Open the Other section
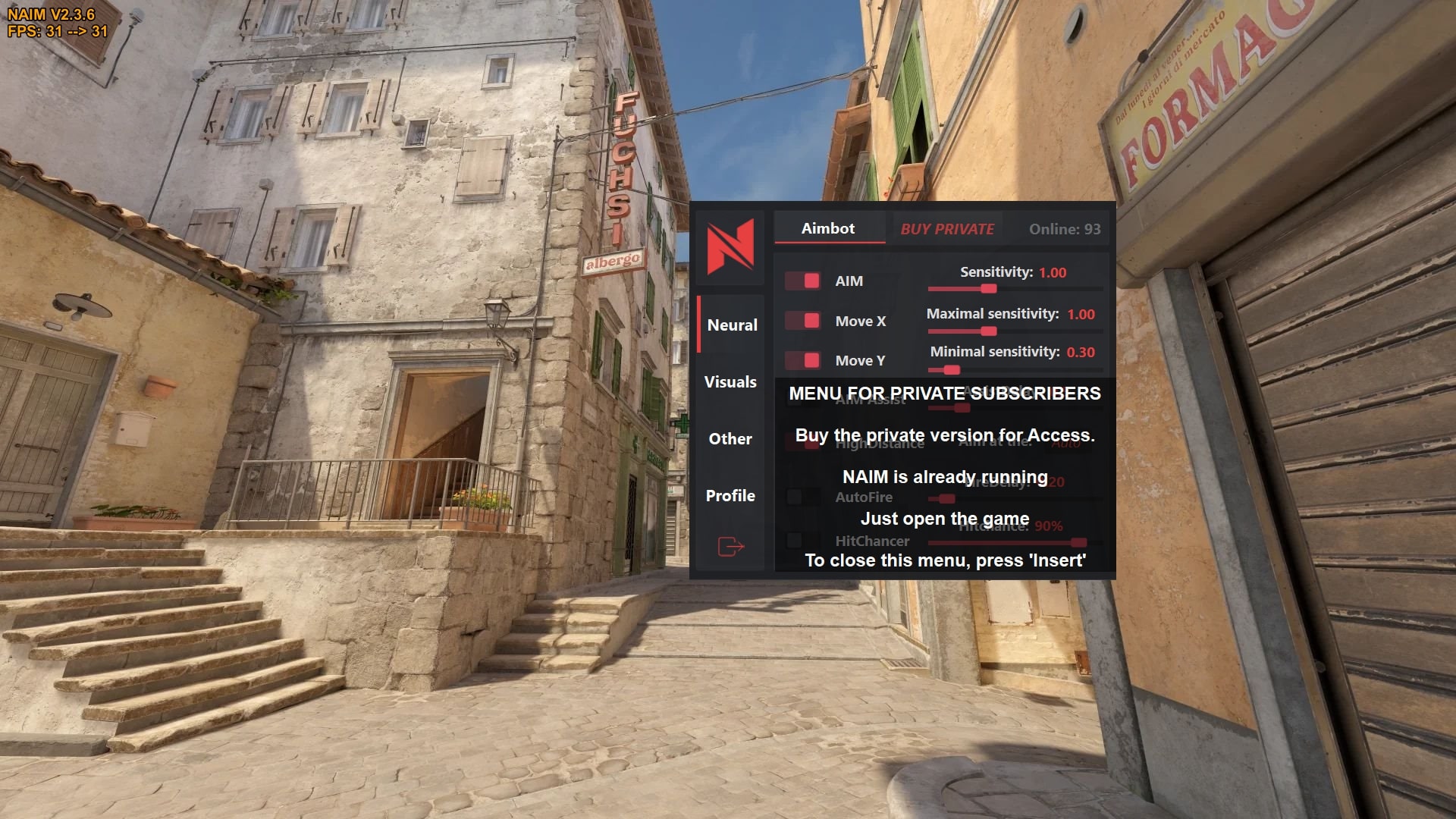Viewport: 1456px width, 819px height. (730, 438)
